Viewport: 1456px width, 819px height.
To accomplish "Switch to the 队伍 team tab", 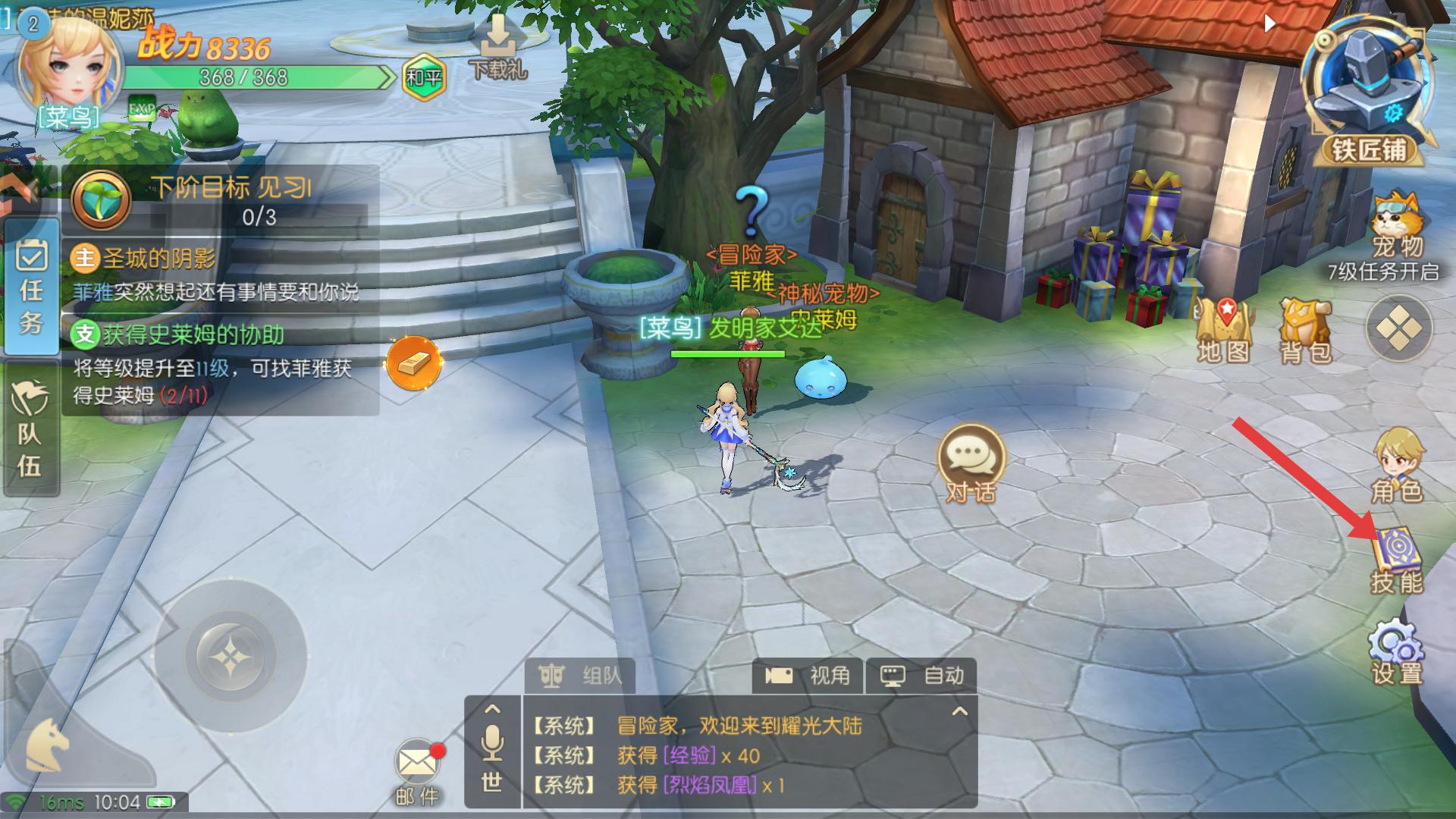I will point(31,429).
